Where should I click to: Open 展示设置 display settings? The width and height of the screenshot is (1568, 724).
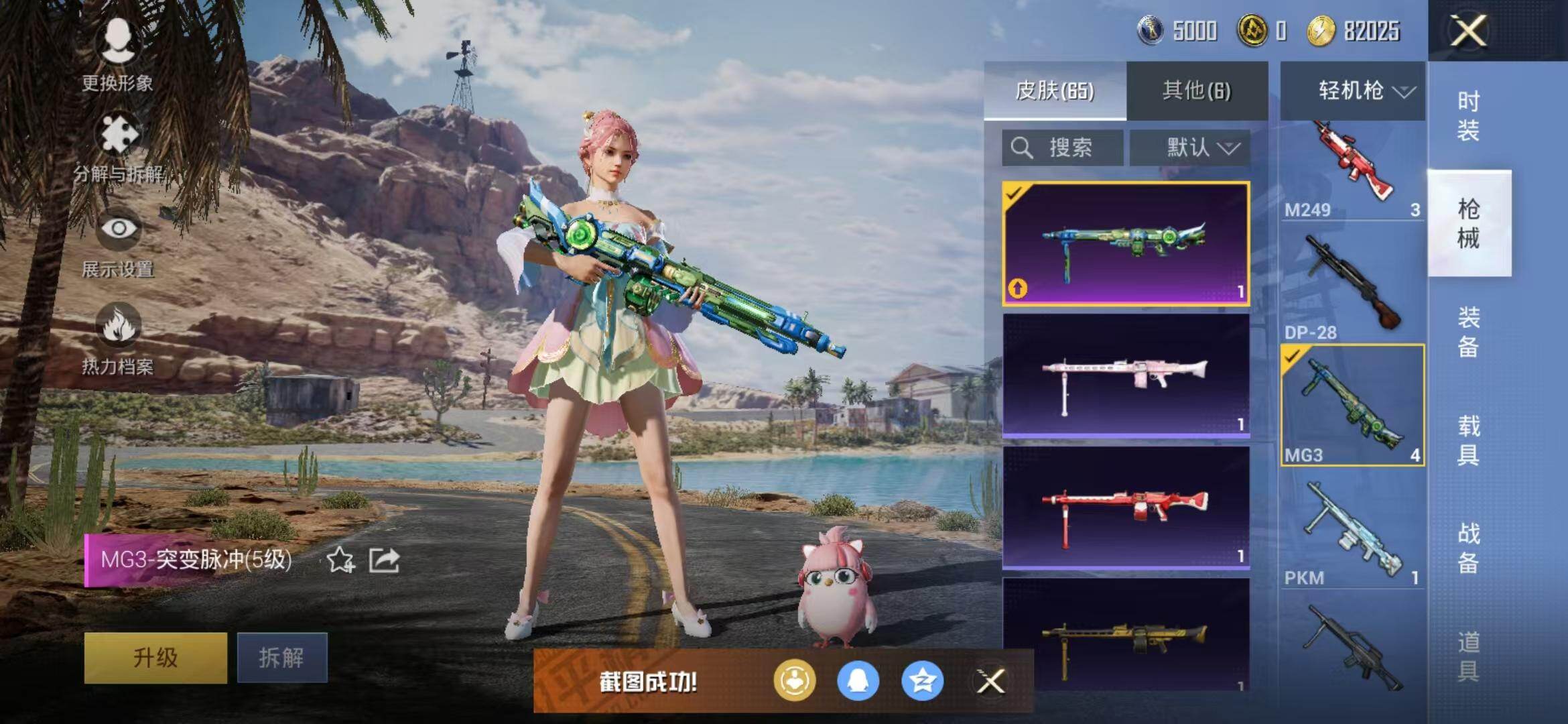tap(119, 245)
